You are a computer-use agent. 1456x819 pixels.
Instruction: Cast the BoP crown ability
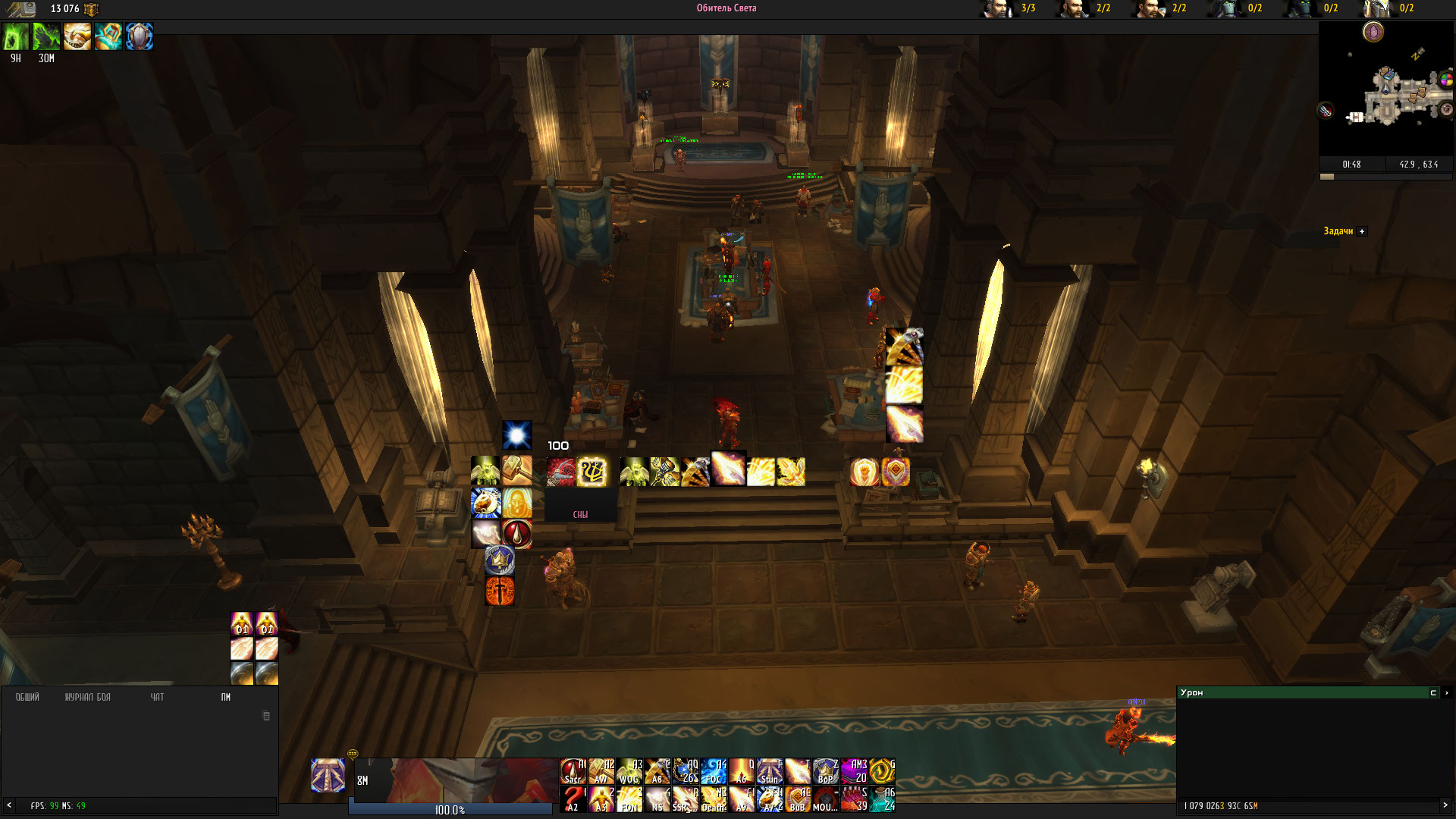826,771
